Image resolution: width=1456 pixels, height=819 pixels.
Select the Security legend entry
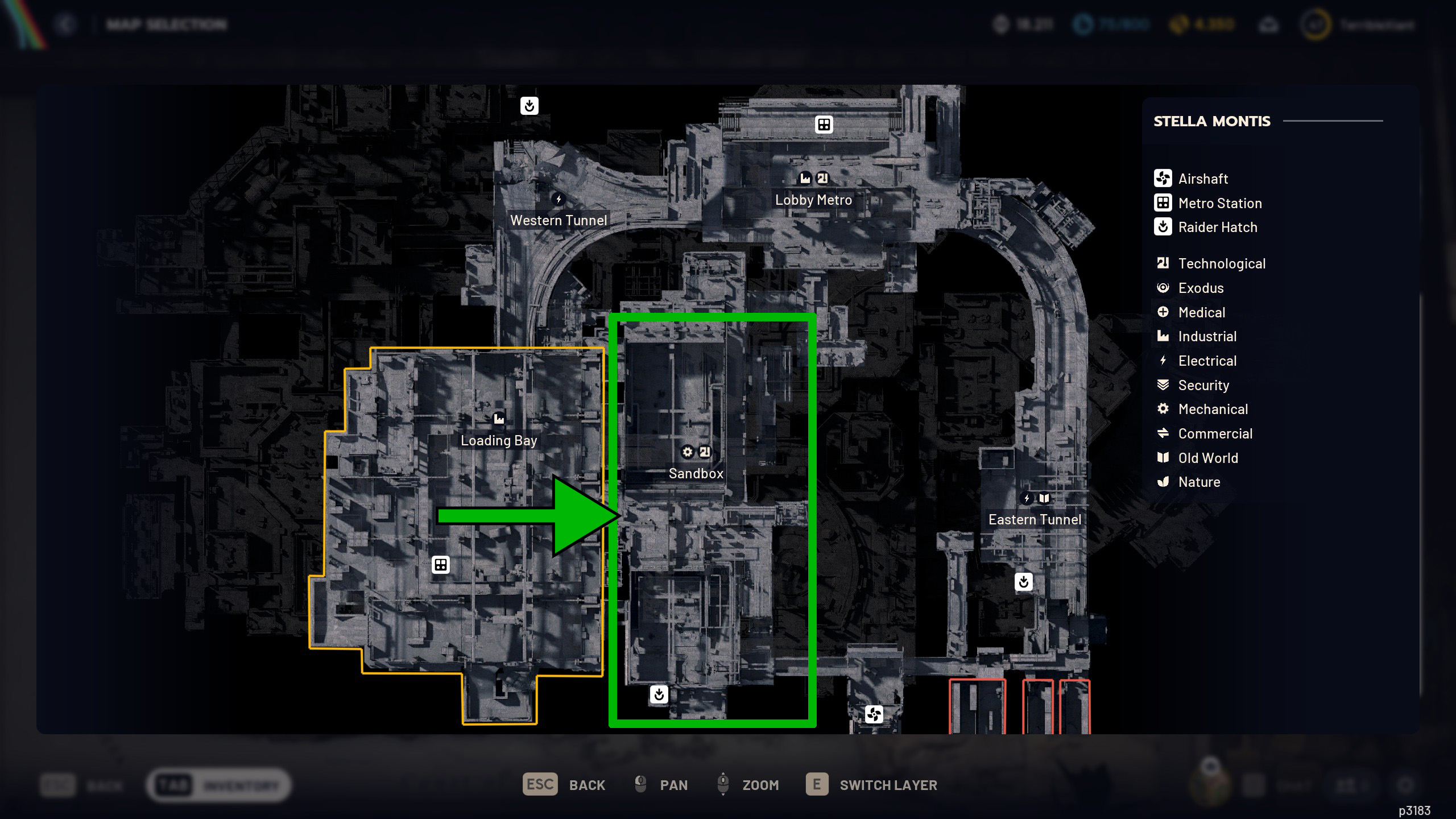[x=1203, y=385]
